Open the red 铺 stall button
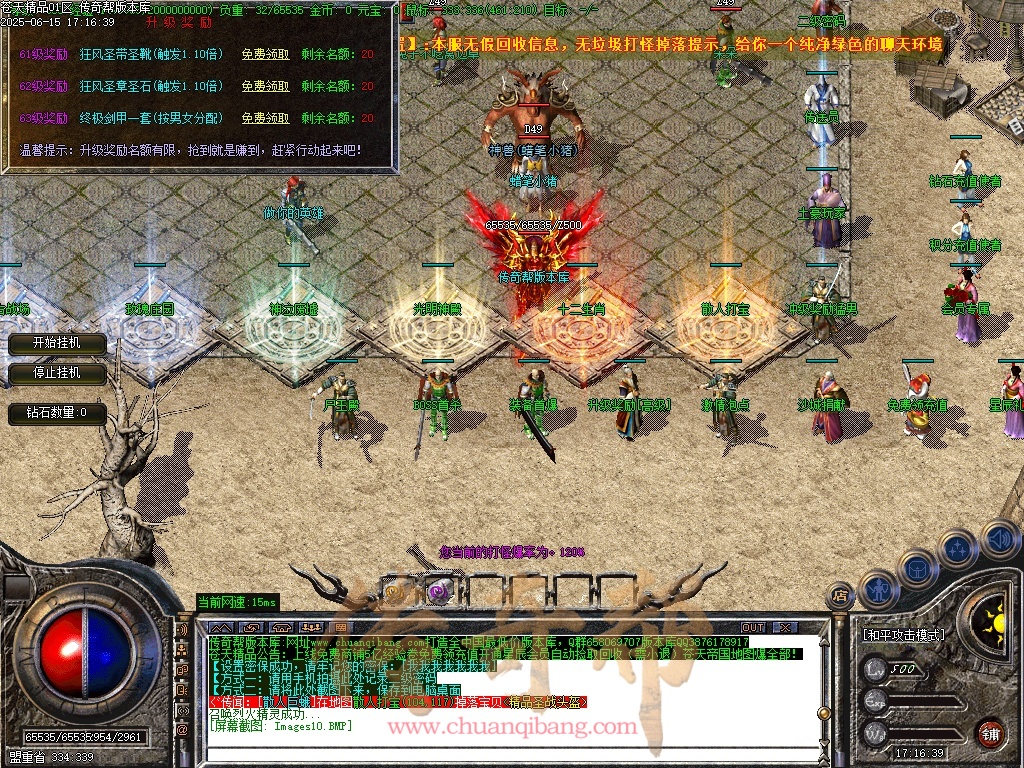The width and height of the screenshot is (1024, 768). [990, 732]
